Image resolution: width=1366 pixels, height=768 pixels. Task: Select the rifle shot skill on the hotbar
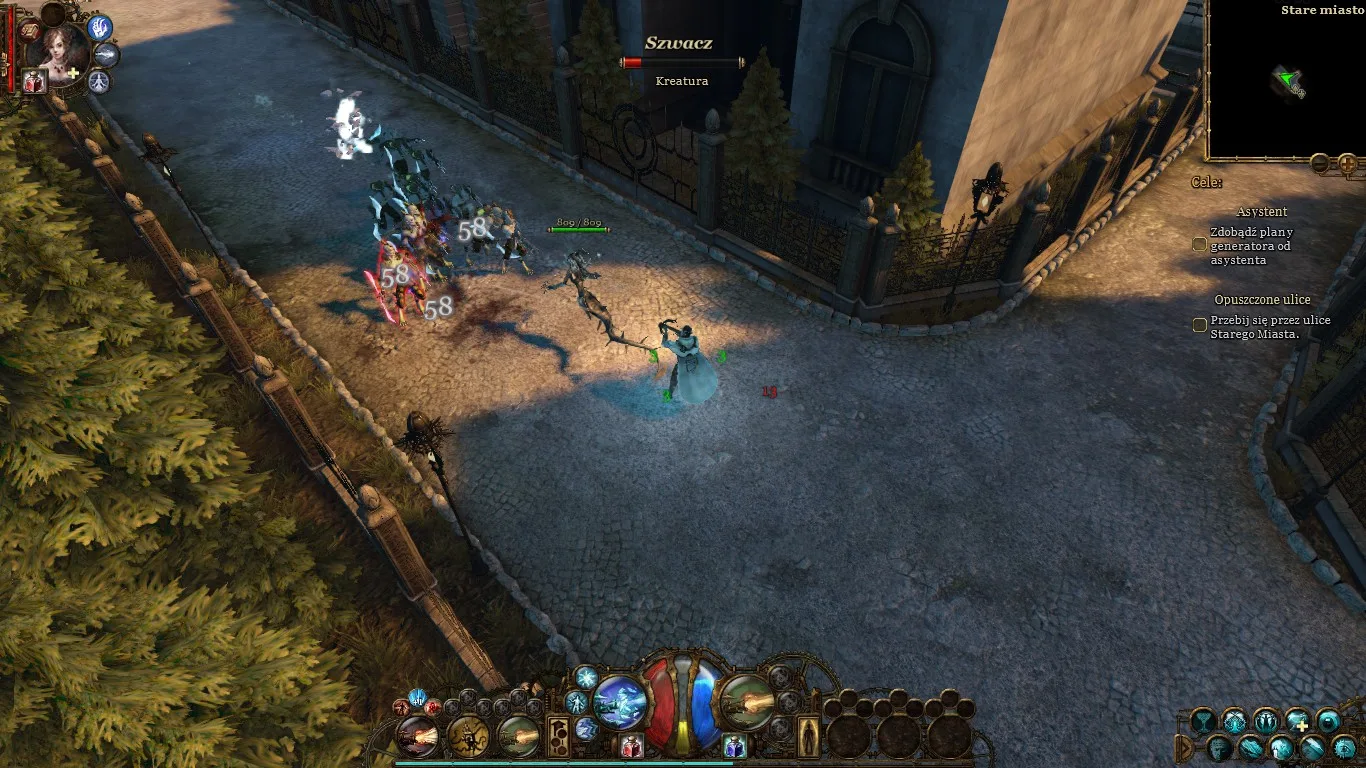418,738
